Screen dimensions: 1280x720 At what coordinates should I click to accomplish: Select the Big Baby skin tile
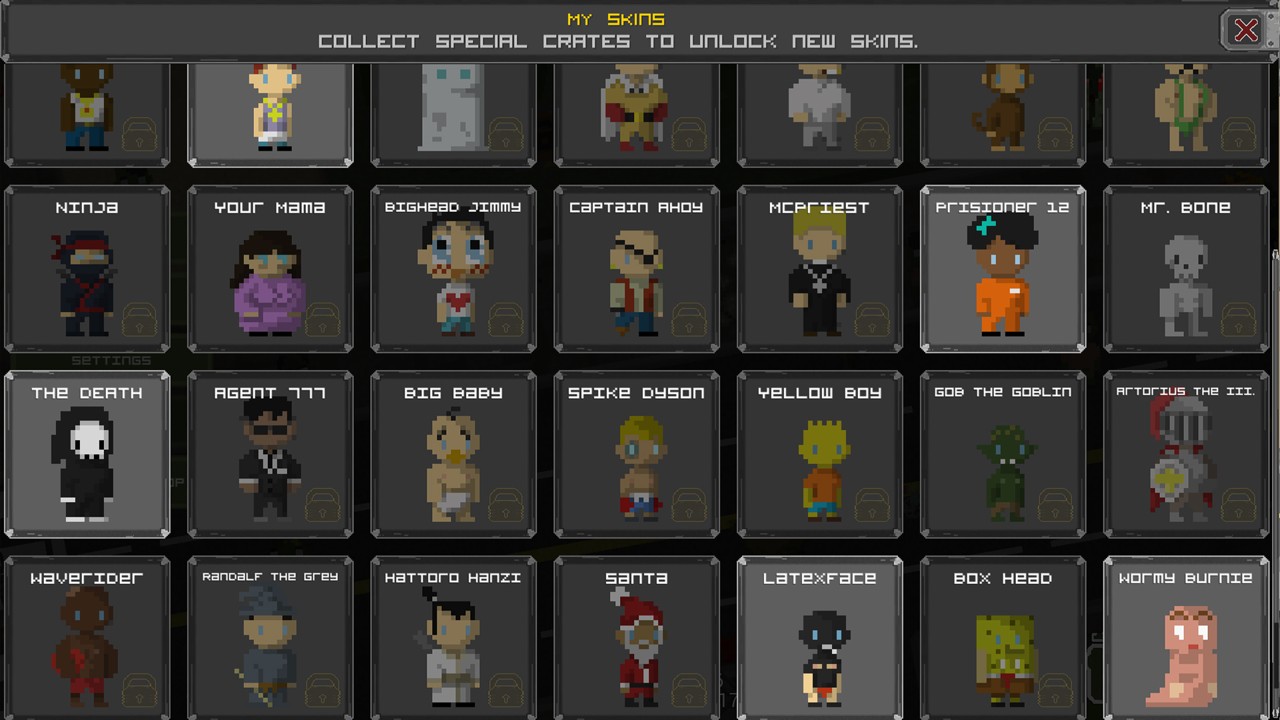point(453,455)
